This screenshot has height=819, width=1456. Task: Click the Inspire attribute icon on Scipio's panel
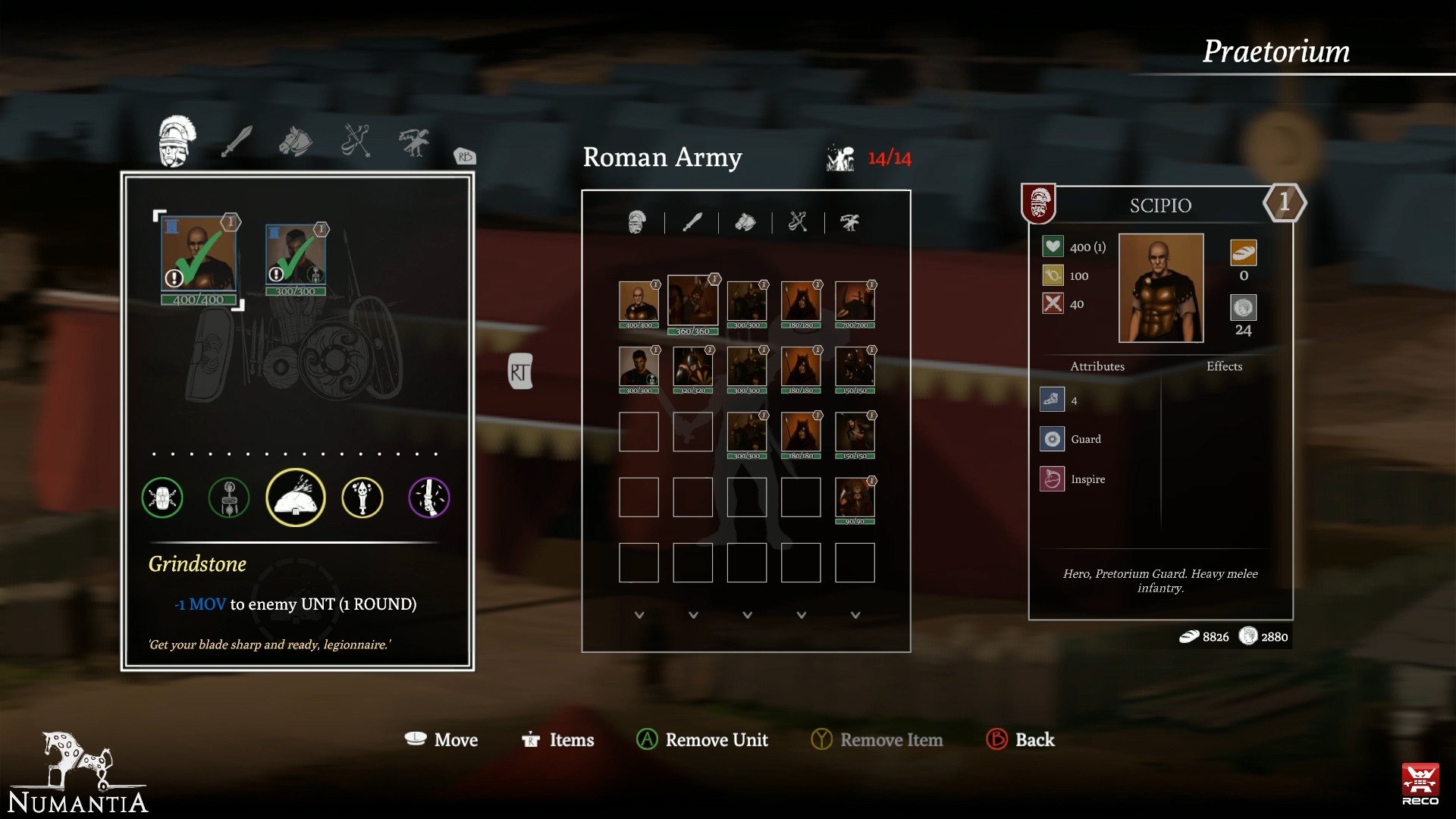coord(1053,479)
